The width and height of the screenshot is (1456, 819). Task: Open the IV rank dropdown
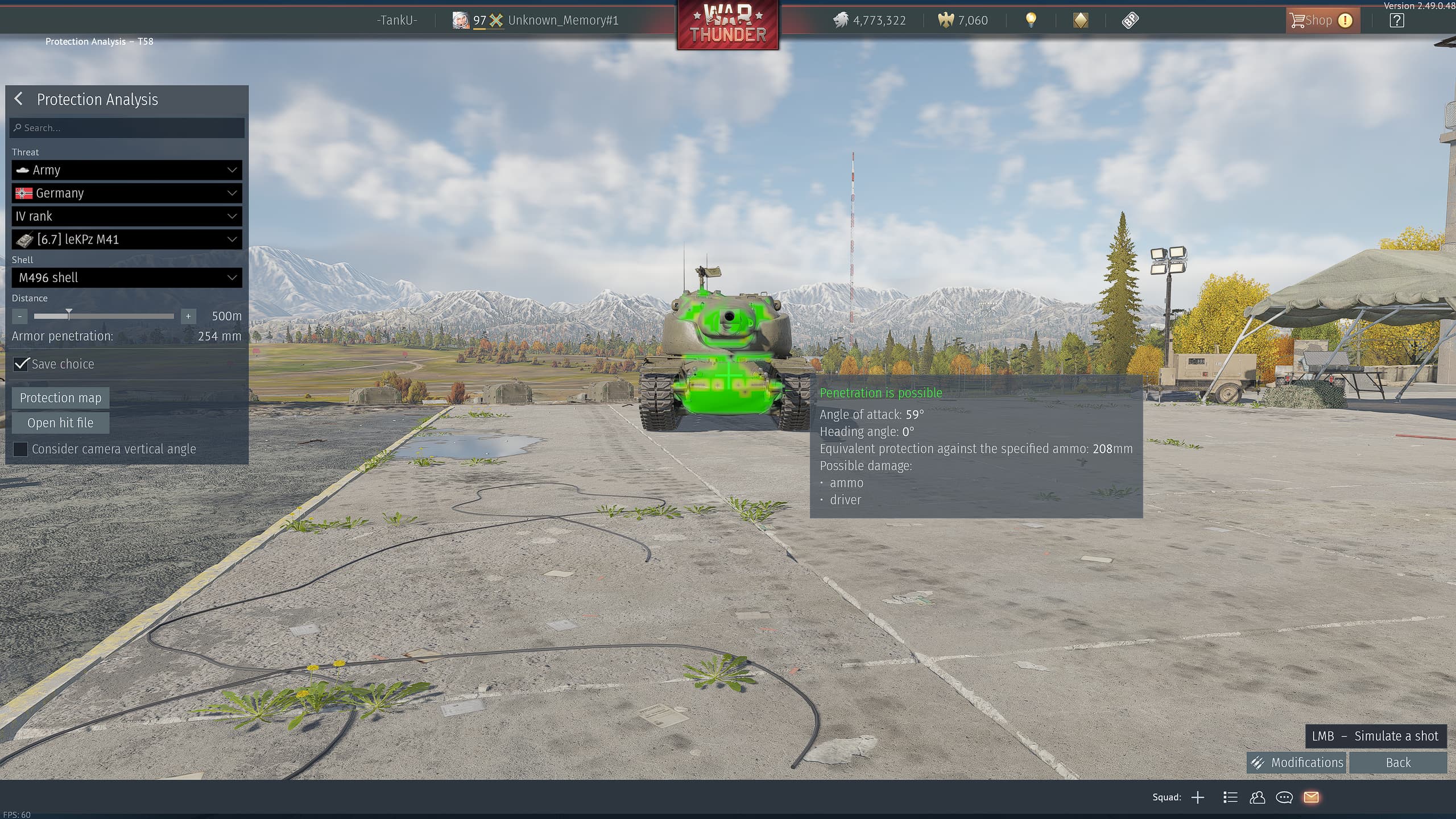click(127, 216)
